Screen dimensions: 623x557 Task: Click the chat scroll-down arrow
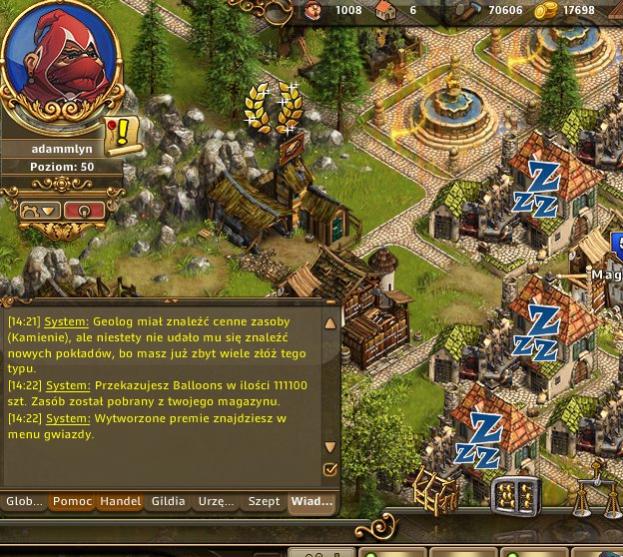pos(331,447)
